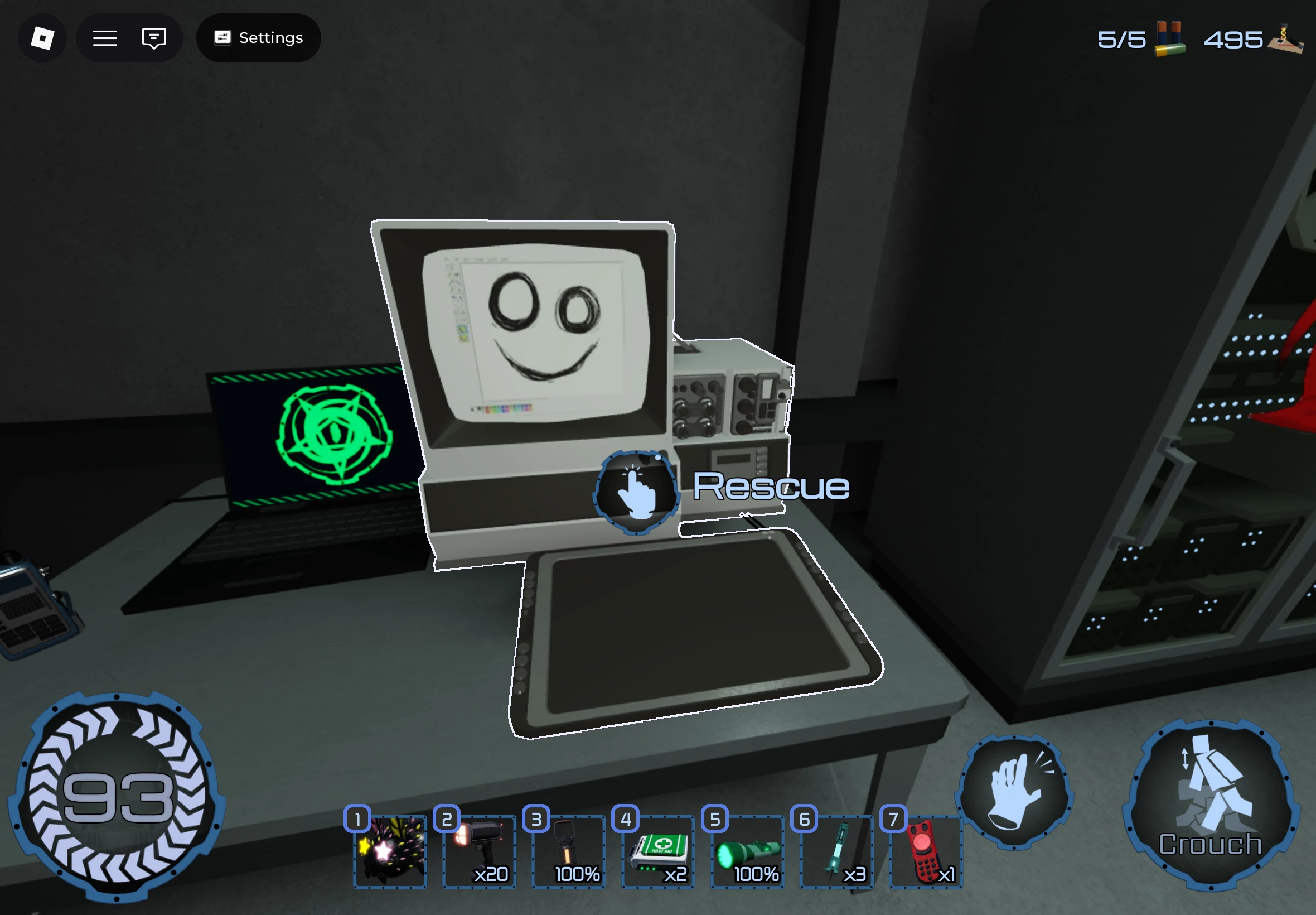This screenshot has width=1316, height=915.
Task: Toggle the Roblox chat window
Action: (x=153, y=38)
